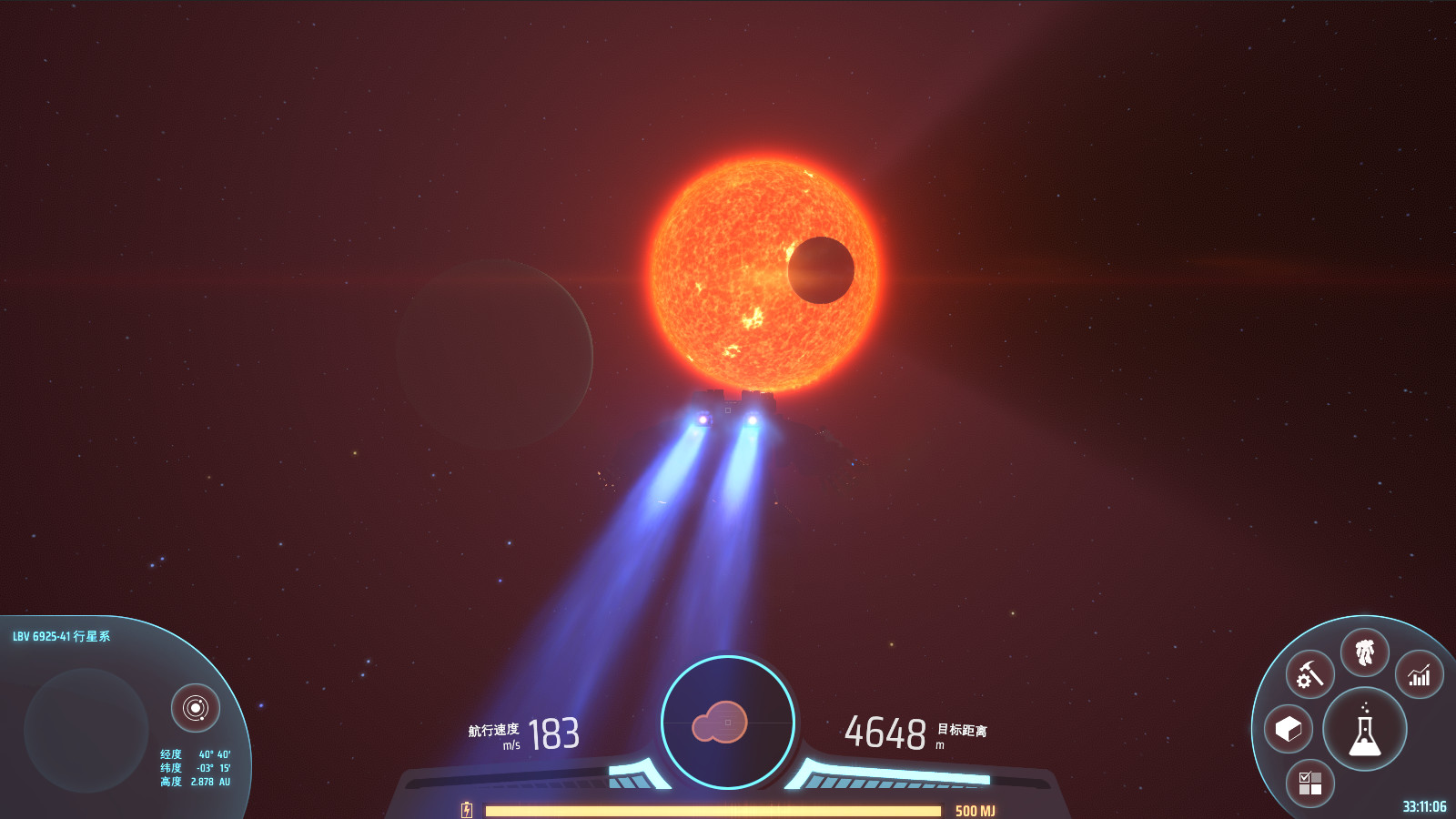This screenshot has height=819, width=1456.
Task: Click the 2.878 AU altitude coordinate text
Action: click(x=197, y=780)
